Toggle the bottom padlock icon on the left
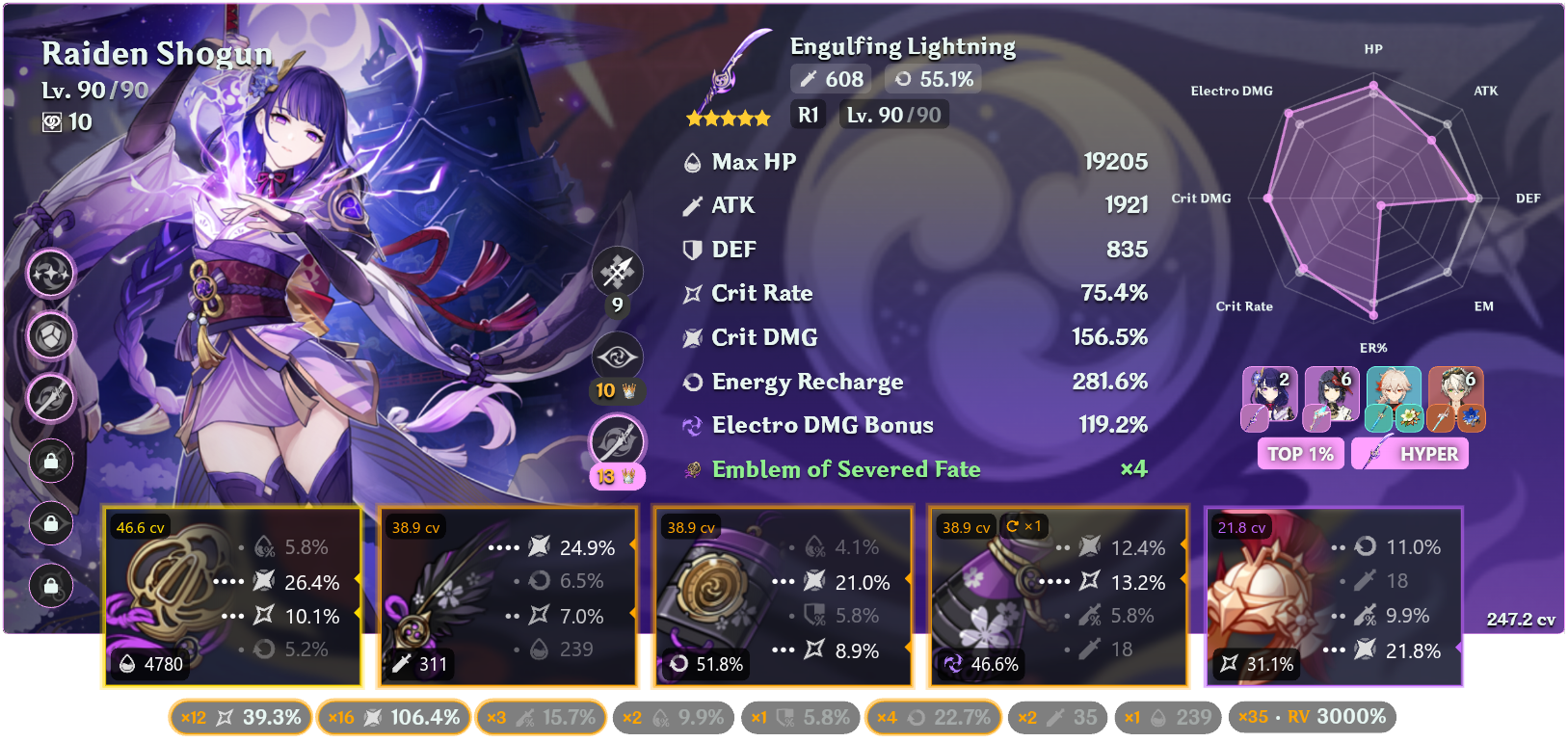Screen dimensions: 1568x742 coord(50,586)
